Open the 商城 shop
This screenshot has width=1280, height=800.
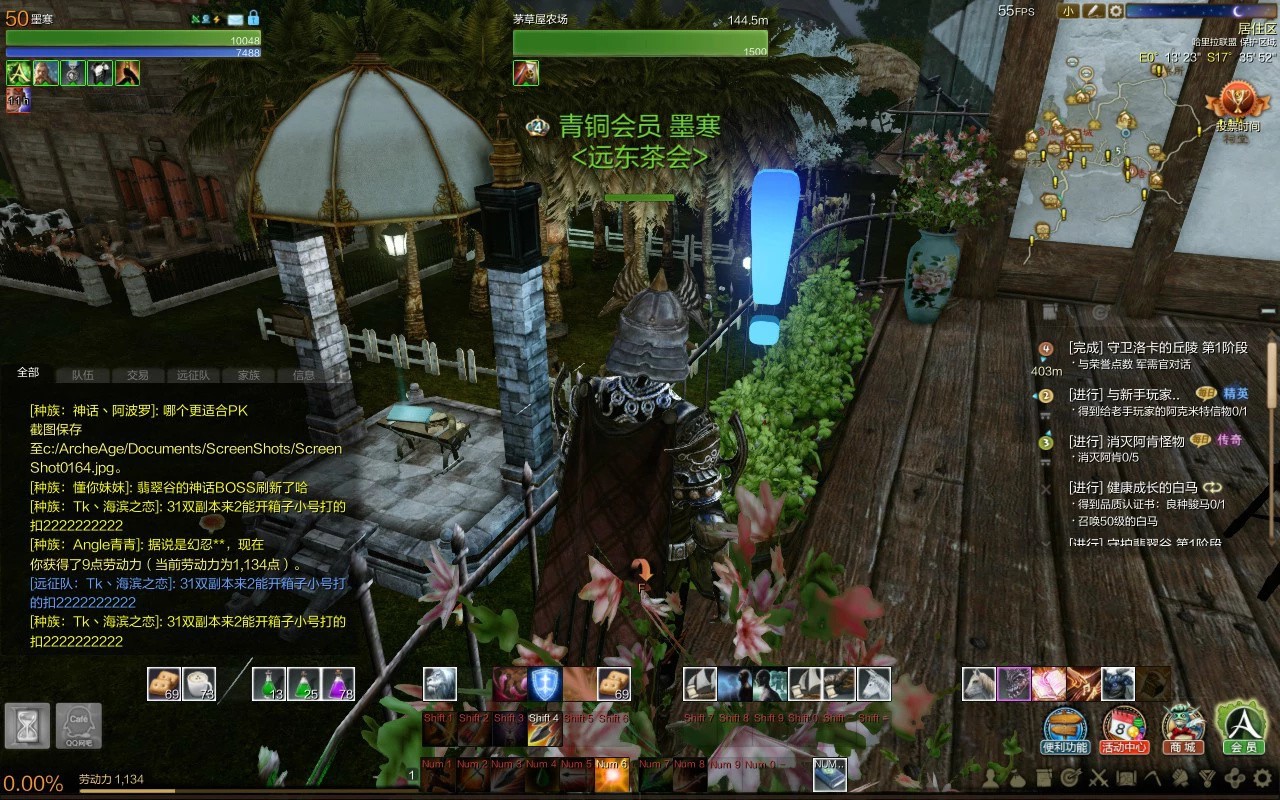pos(1183,728)
